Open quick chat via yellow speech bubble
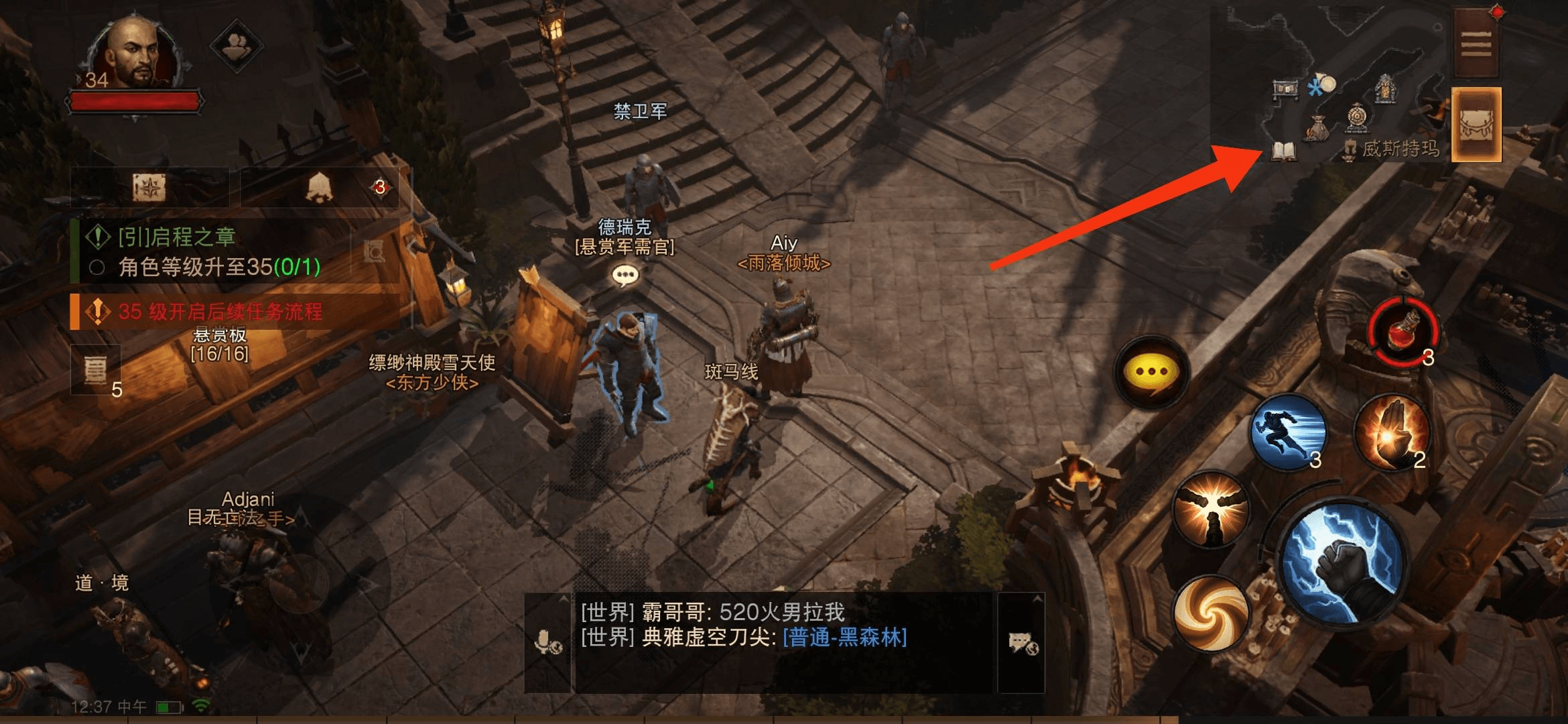Screen dimensions: 1568x724 tap(1153, 372)
